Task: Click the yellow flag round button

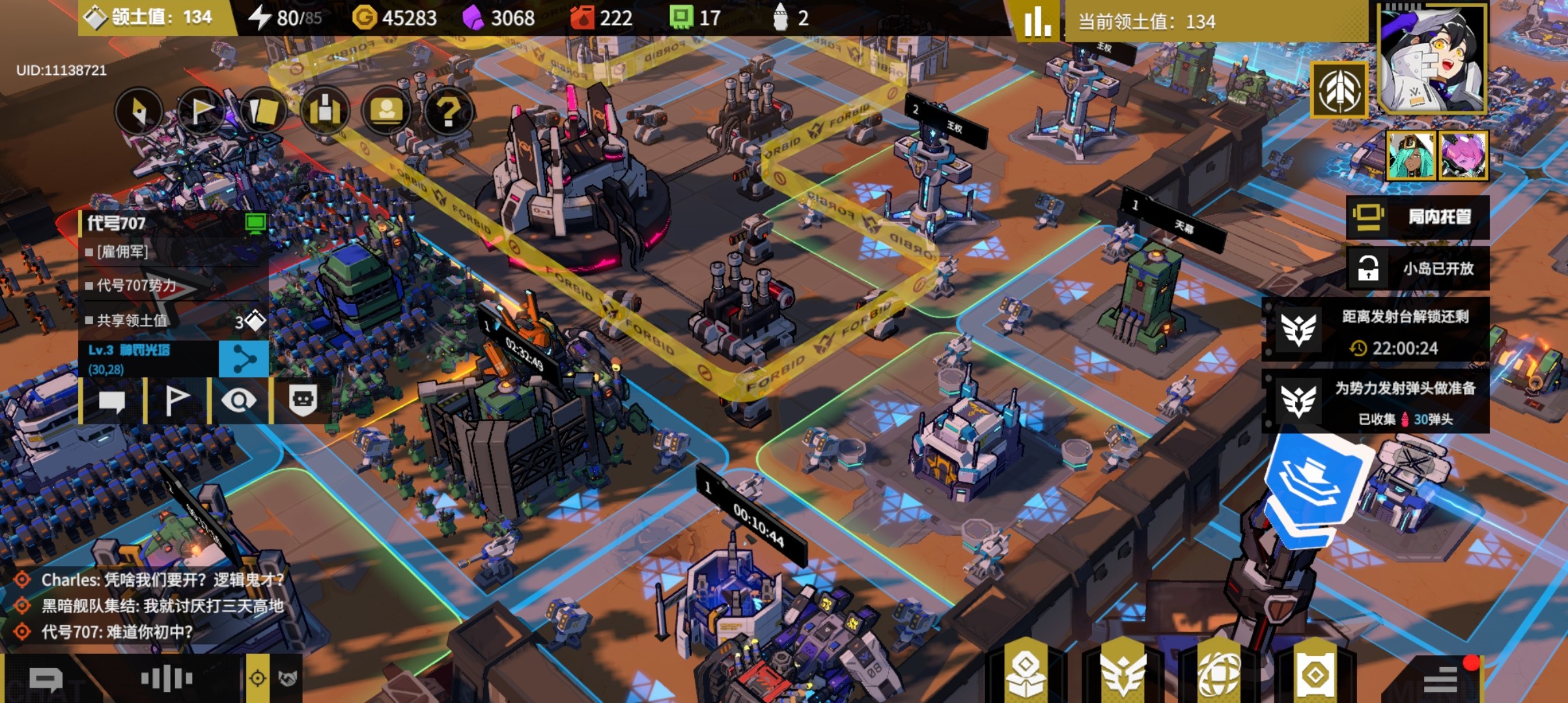Action: point(201,111)
